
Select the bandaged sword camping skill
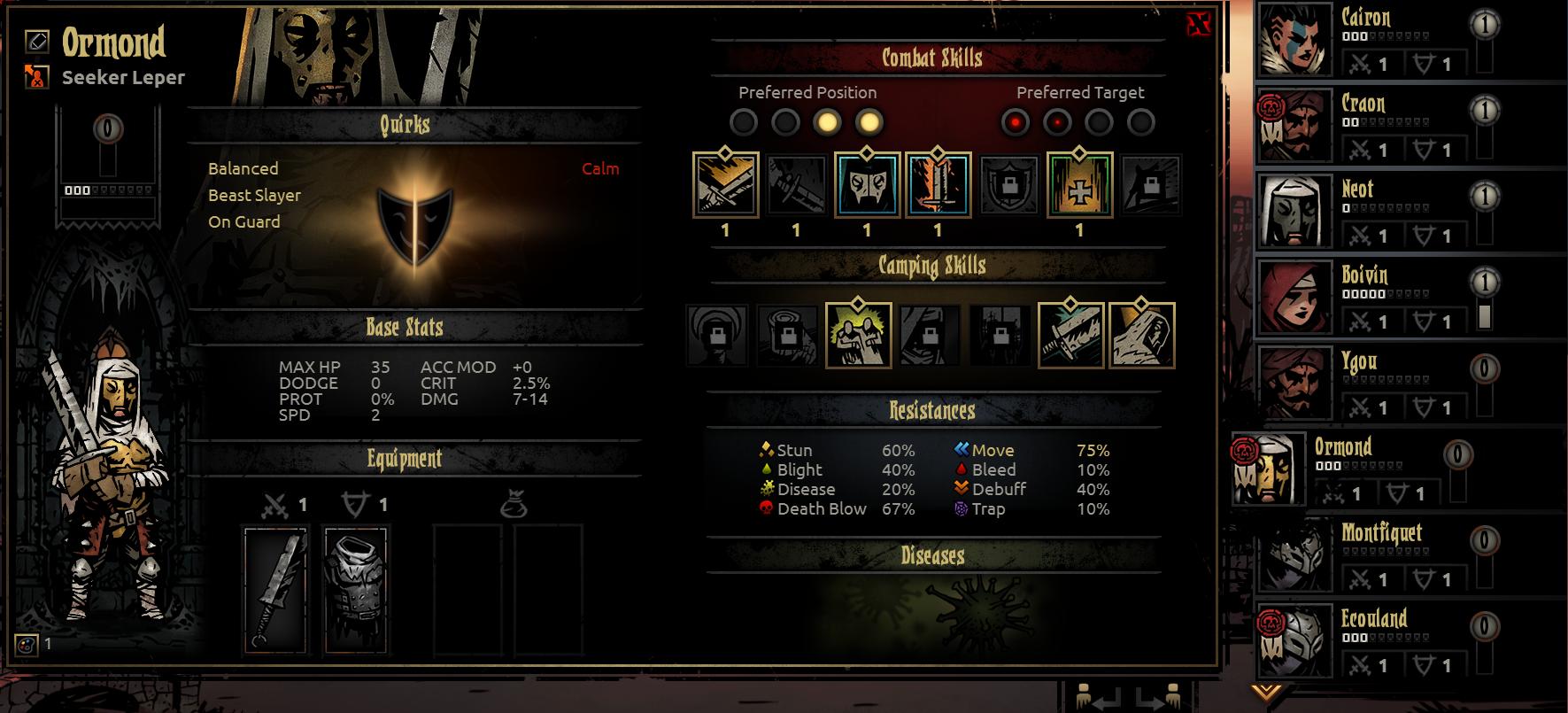click(x=1070, y=335)
